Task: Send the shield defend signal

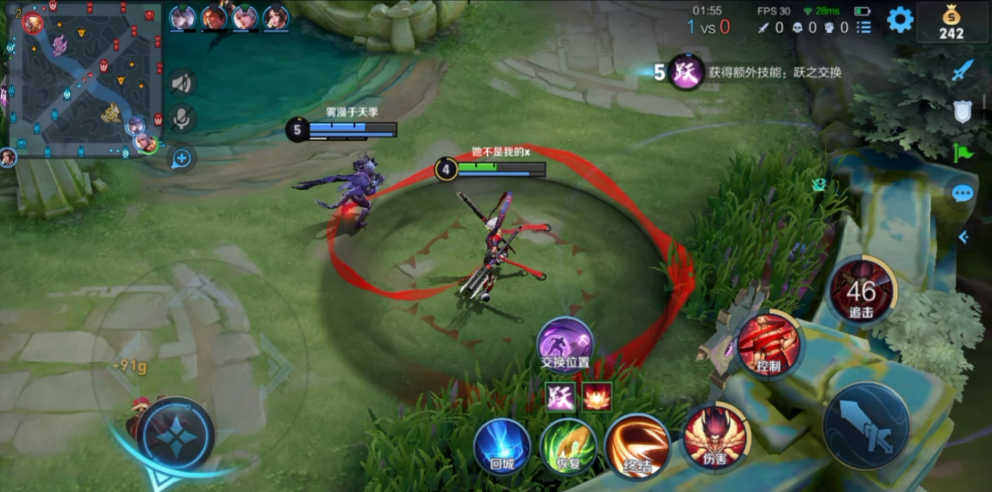Action: pos(962,112)
